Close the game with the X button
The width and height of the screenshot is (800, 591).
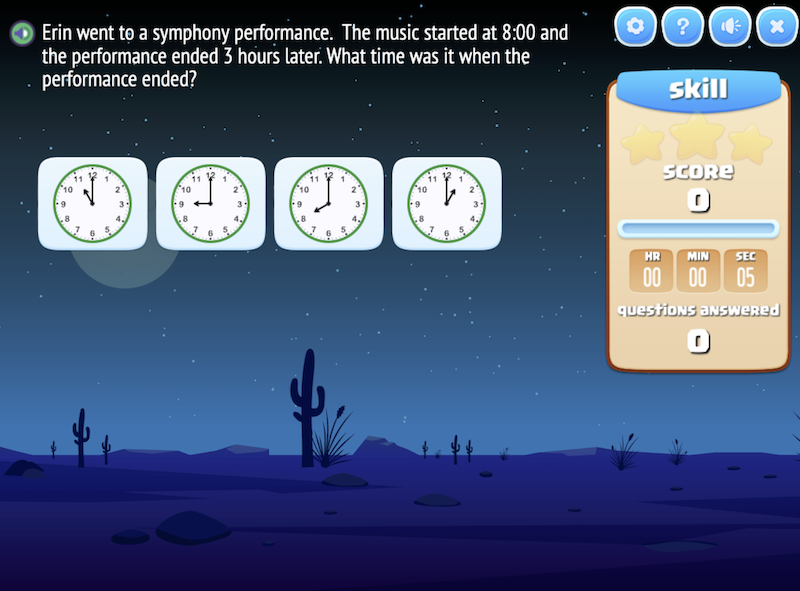click(x=776, y=28)
